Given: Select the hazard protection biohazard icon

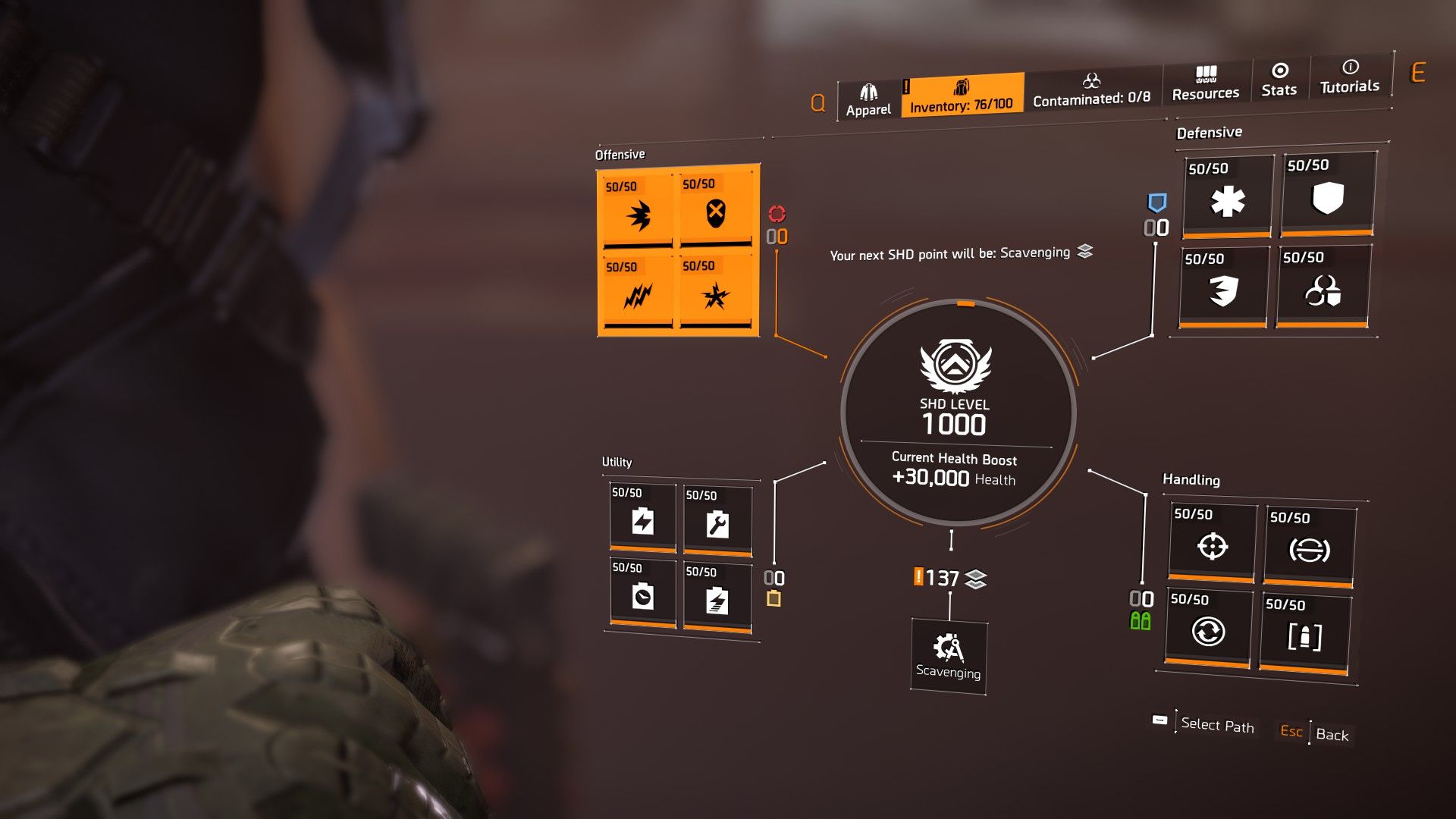Looking at the screenshot, I should [x=1326, y=293].
